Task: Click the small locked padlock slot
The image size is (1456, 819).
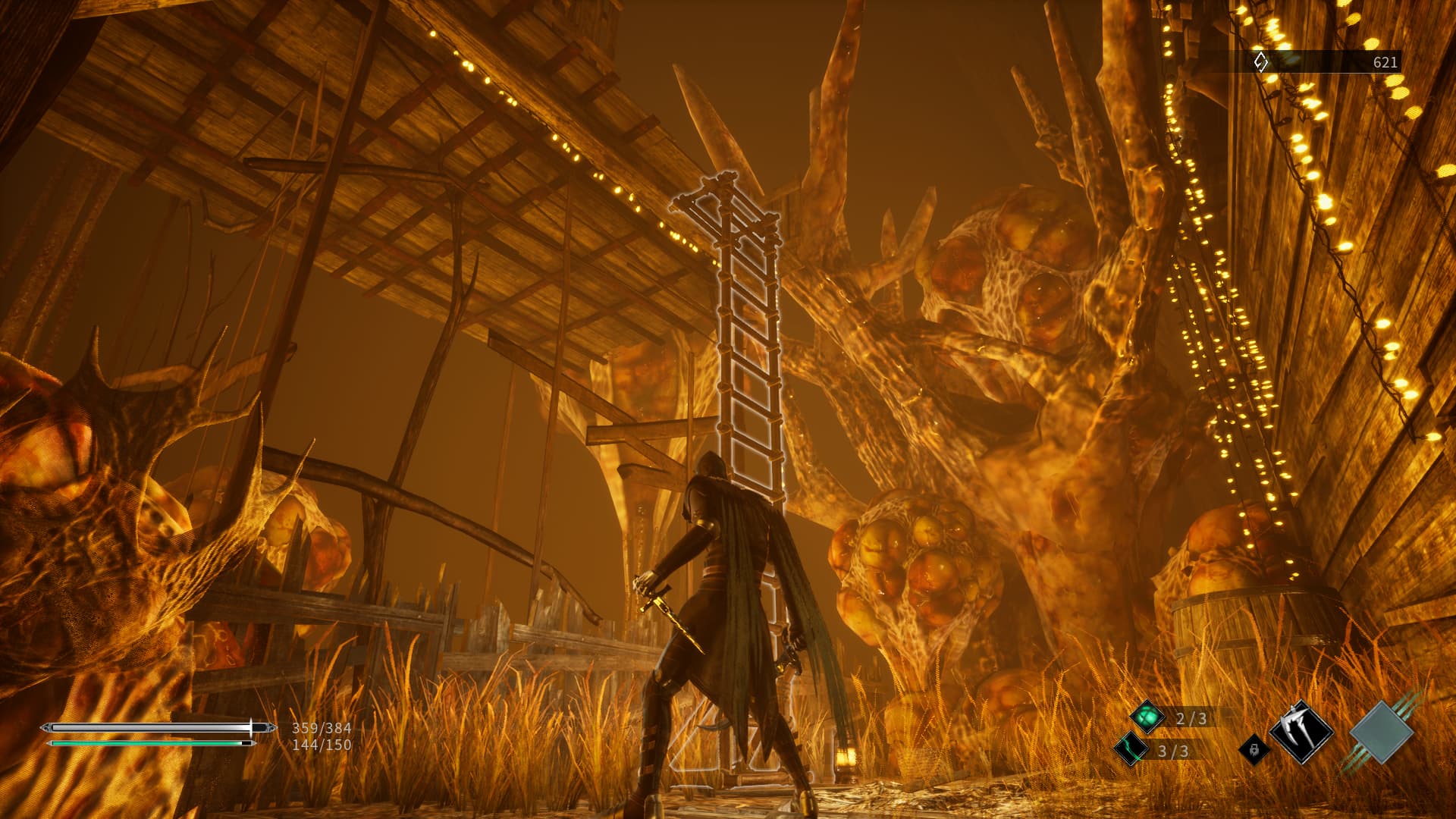Action: coord(1255,749)
